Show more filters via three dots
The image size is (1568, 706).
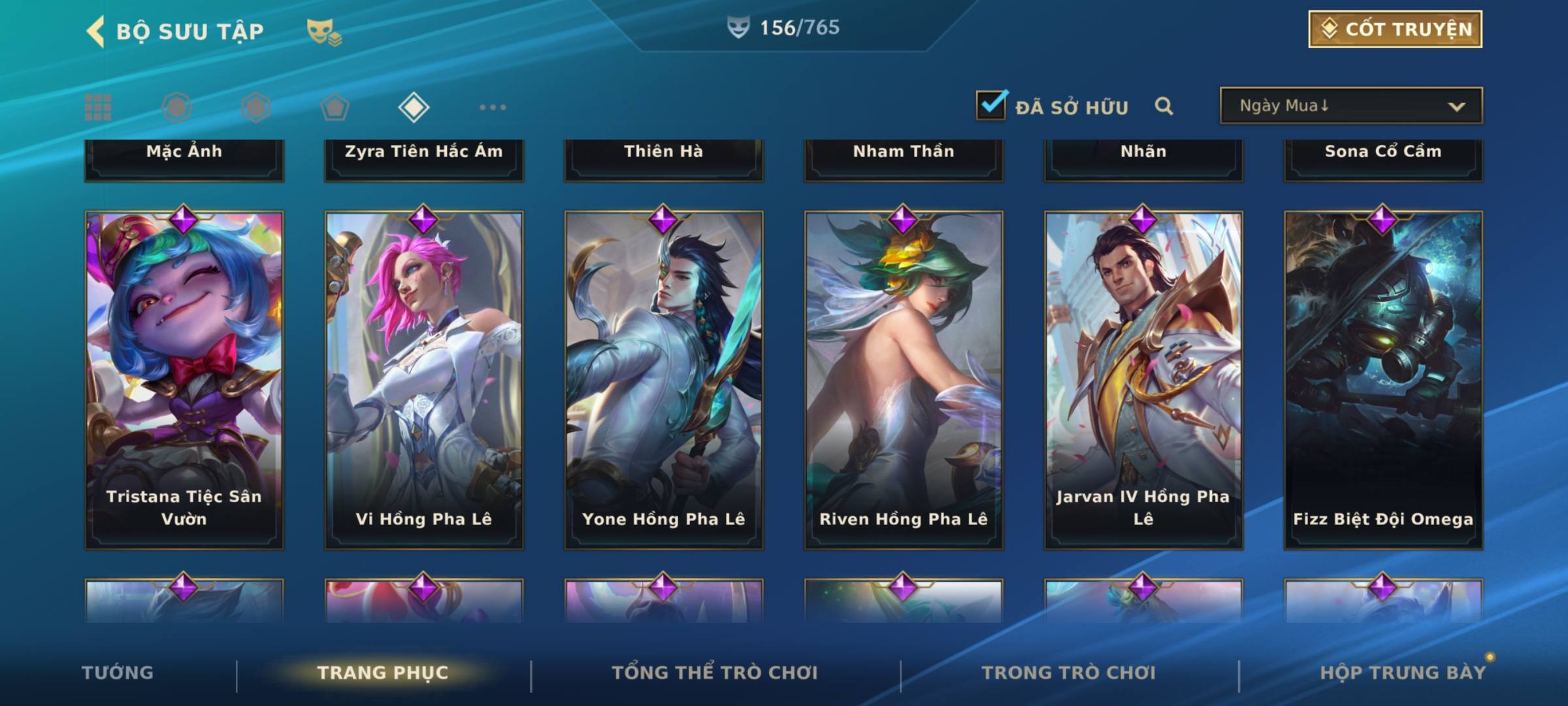[x=493, y=107]
